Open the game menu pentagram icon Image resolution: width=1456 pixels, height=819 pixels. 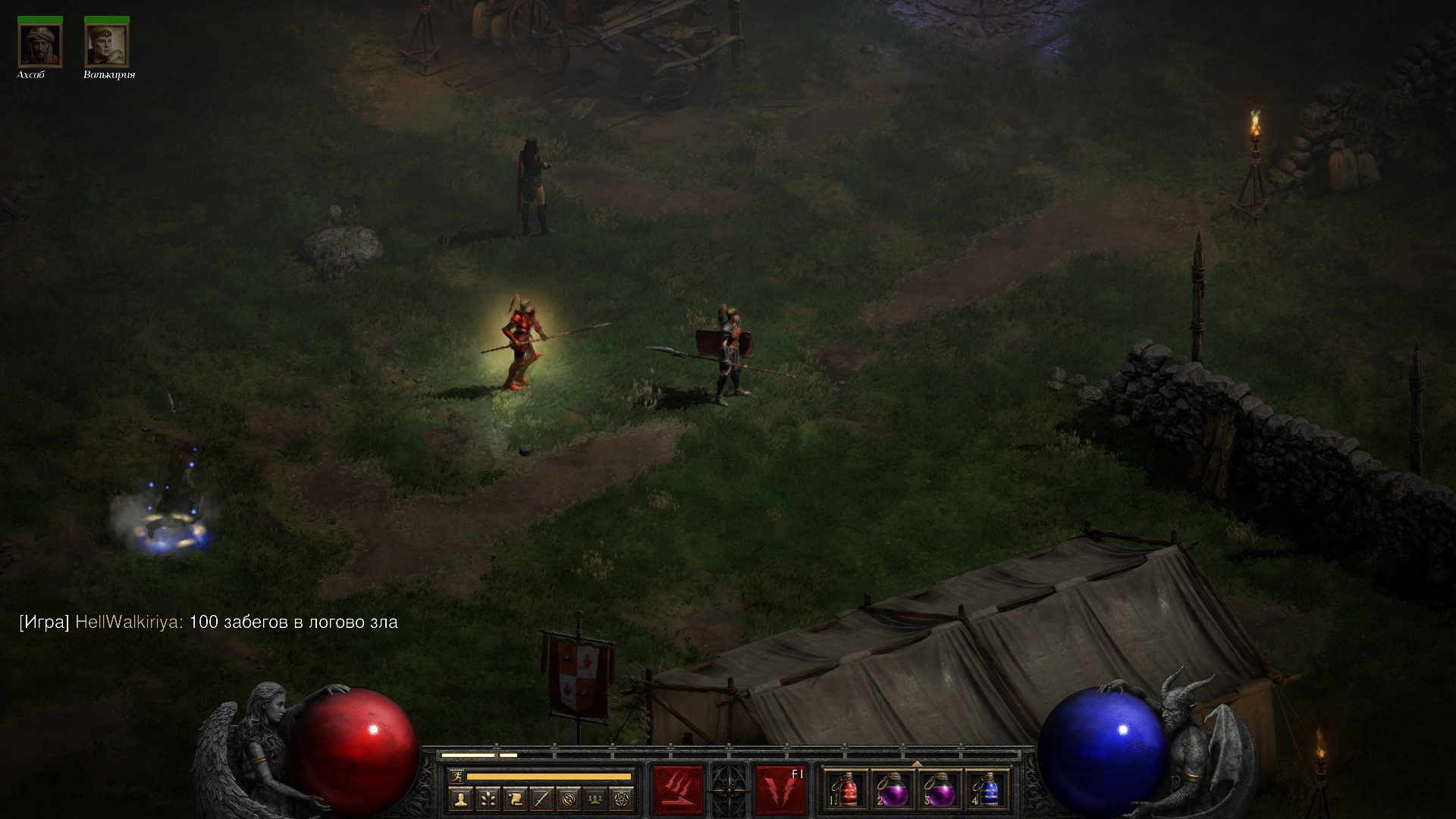coord(623,798)
